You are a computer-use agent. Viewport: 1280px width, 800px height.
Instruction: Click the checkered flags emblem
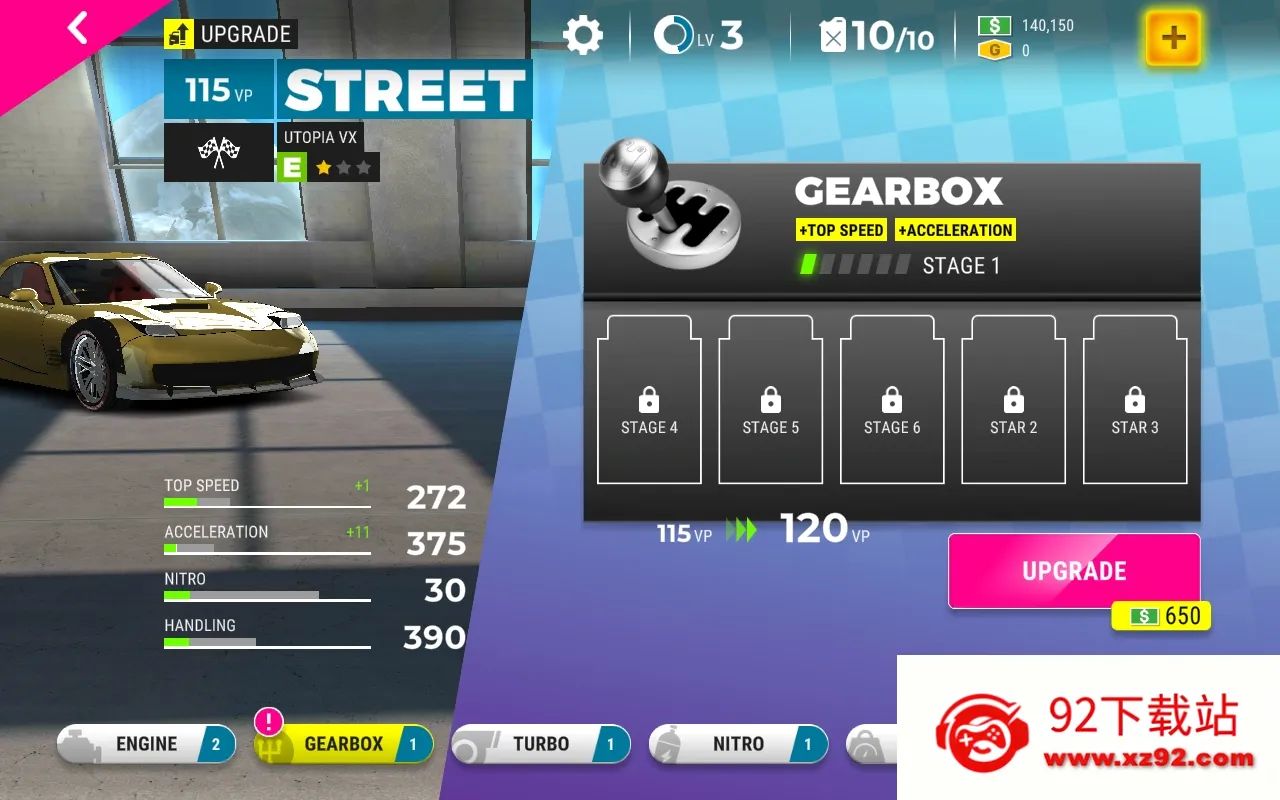tap(219, 152)
